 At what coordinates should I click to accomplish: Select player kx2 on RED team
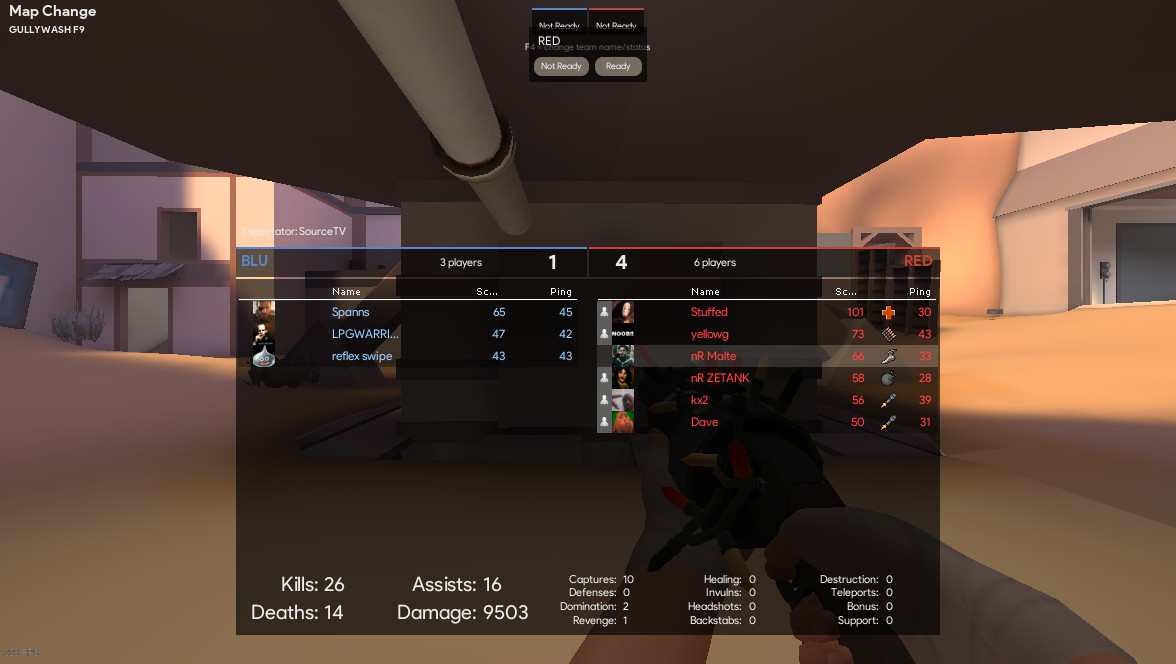pos(699,400)
